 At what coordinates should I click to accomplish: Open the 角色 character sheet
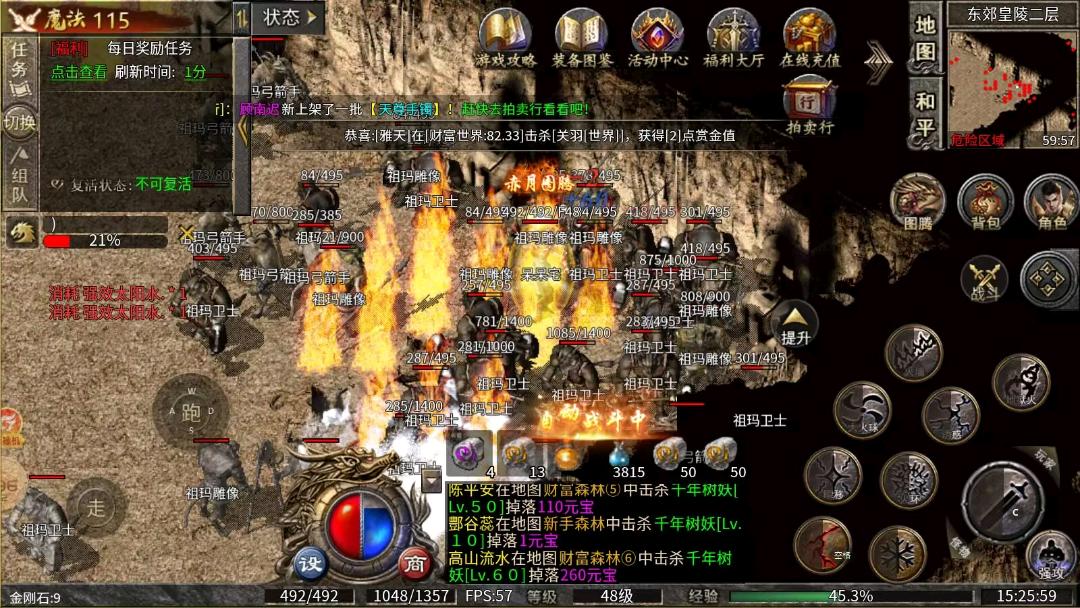pyautogui.click(x=1051, y=200)
